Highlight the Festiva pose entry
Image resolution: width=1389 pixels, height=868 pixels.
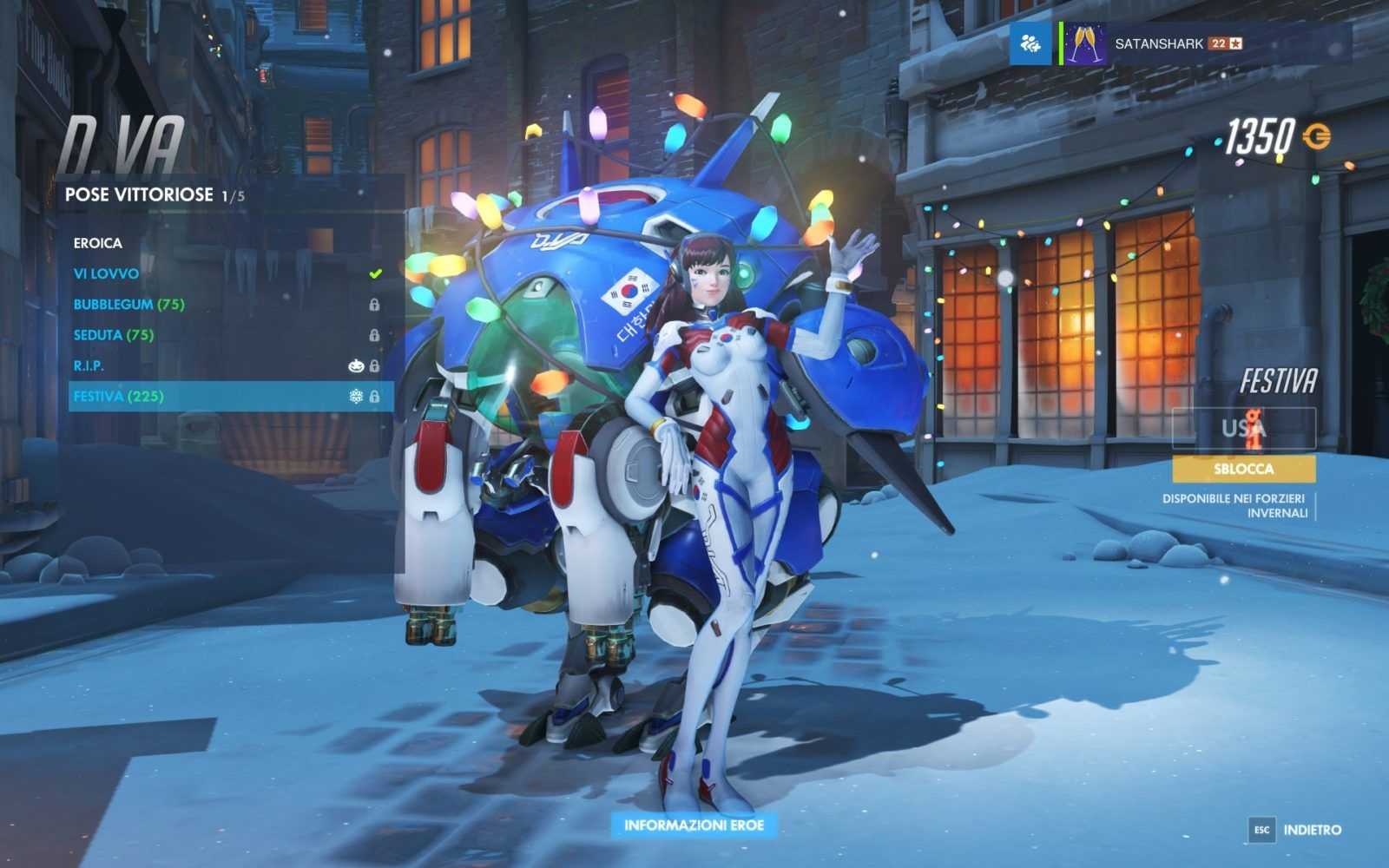click(x=118, y=397)
